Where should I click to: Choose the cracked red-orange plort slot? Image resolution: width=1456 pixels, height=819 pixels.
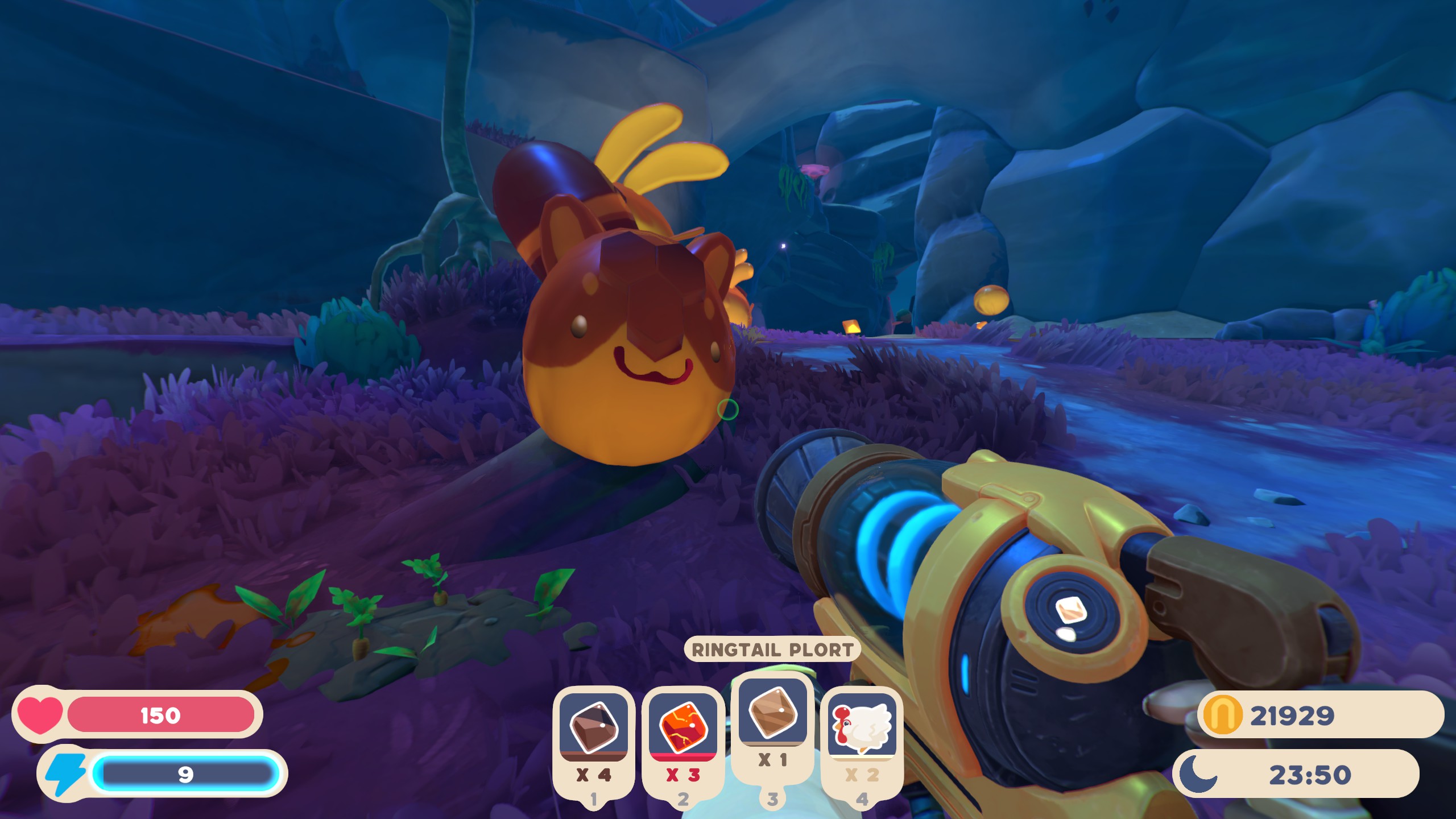coord(682,727)
